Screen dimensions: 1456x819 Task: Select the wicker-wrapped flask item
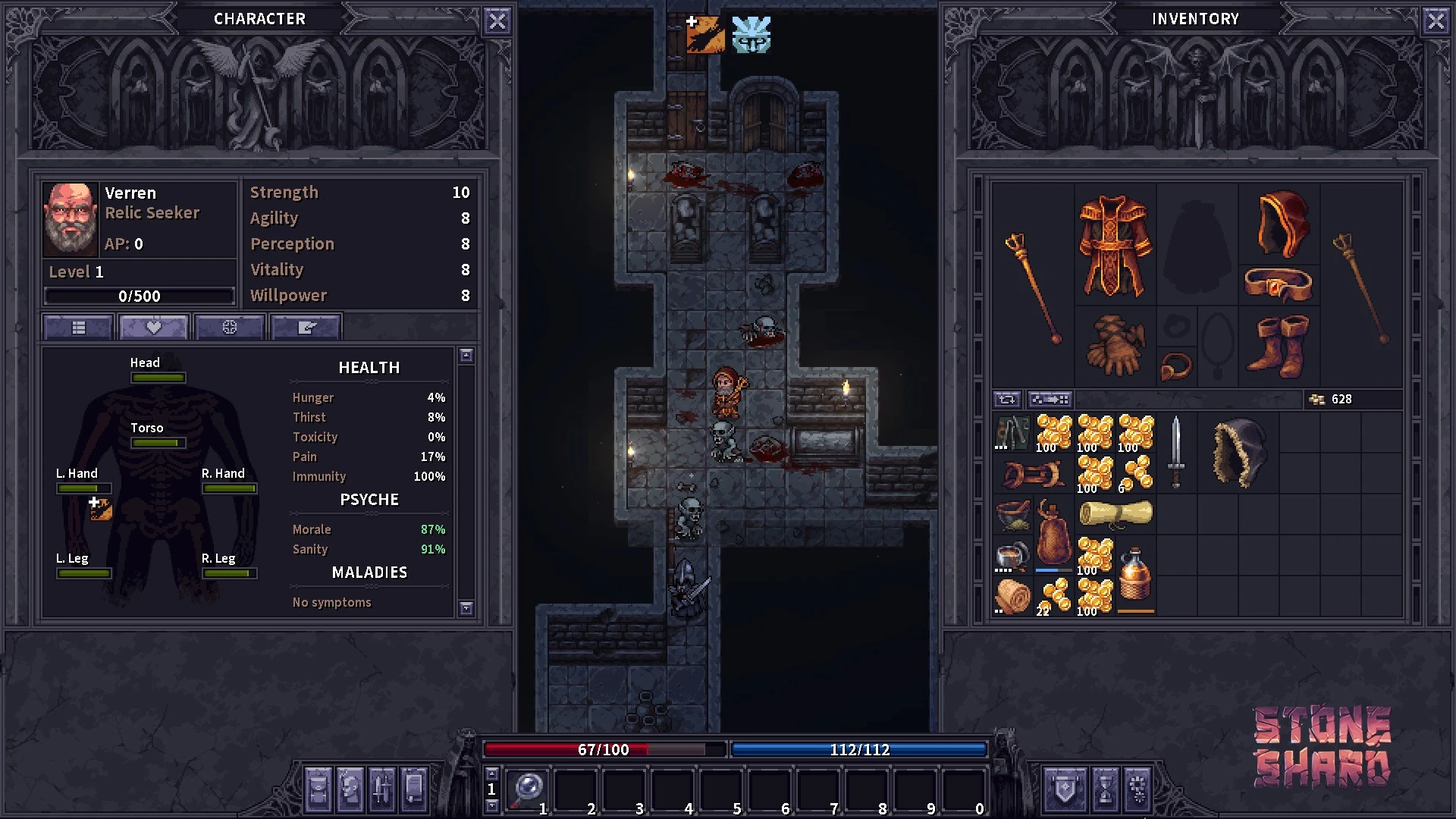pos(1135,576)
